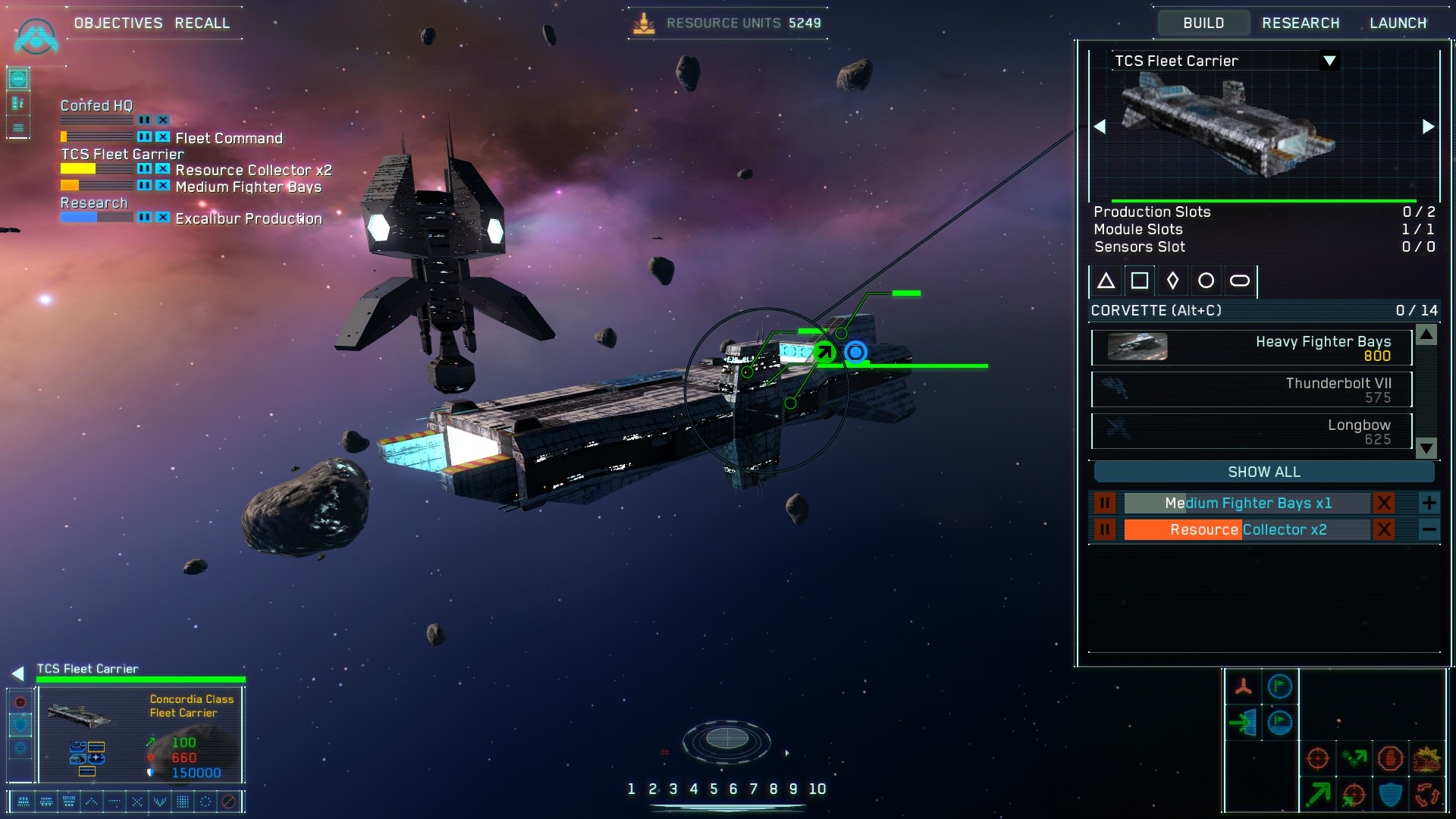
Task: Build a Thunderbolt VII
Action: pos(1251,390)
